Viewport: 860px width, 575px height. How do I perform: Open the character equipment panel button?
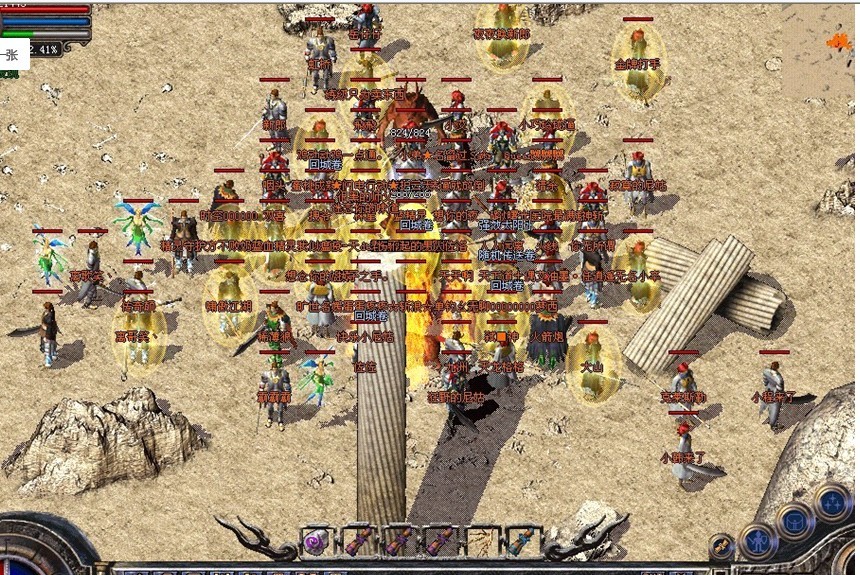758,541
